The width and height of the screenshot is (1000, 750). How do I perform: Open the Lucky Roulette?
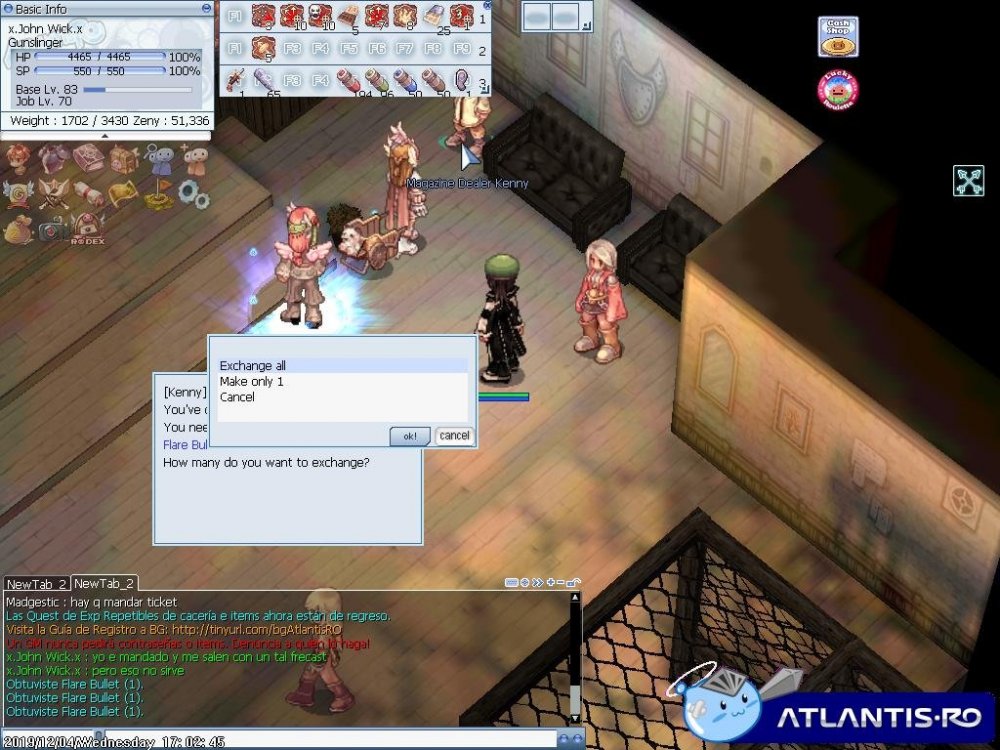[838, 91]
